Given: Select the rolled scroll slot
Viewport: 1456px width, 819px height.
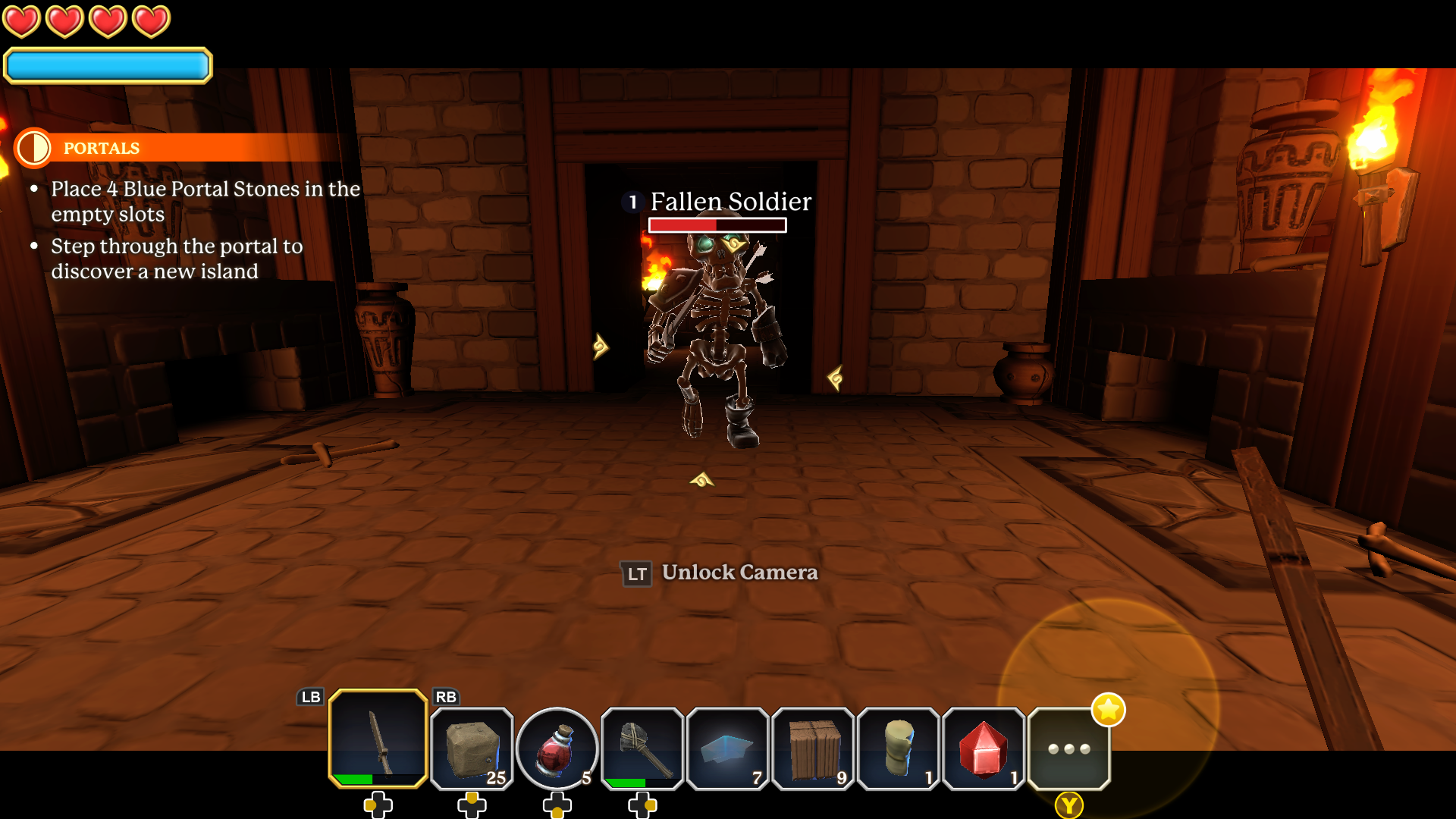Looking at the screenshot, I should (899, 748).
